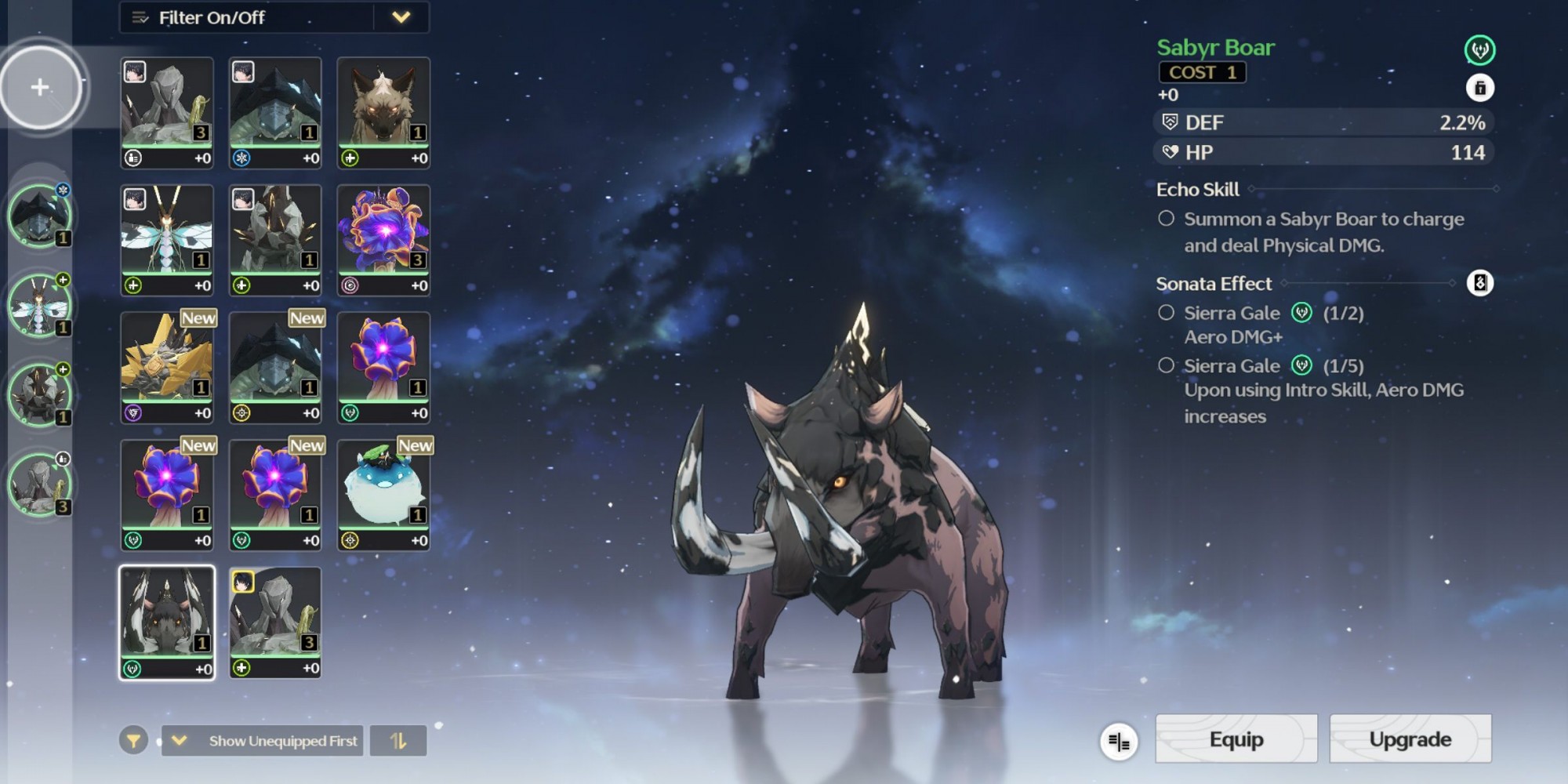Viewport: 1568px width, 784px height.
Task: Open the Sonata Effect details icon
Action: pyautogui.click(x=1479, y=283)
